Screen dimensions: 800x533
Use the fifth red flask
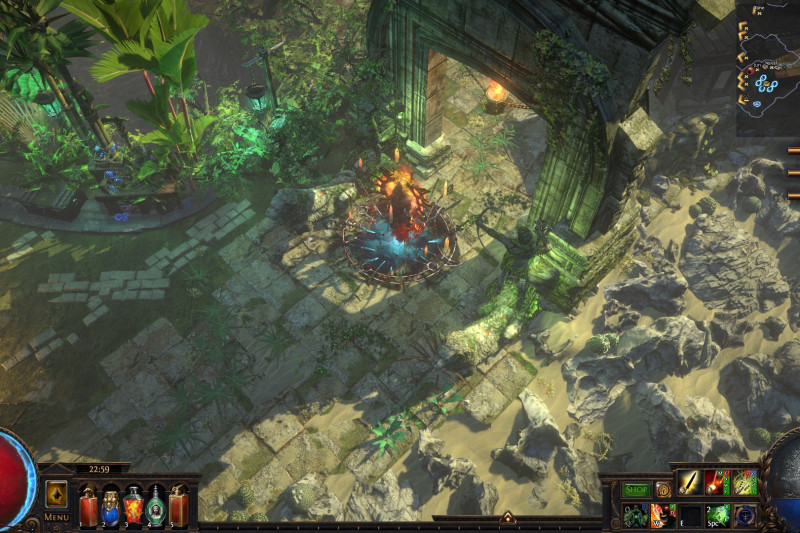[178, 504]
